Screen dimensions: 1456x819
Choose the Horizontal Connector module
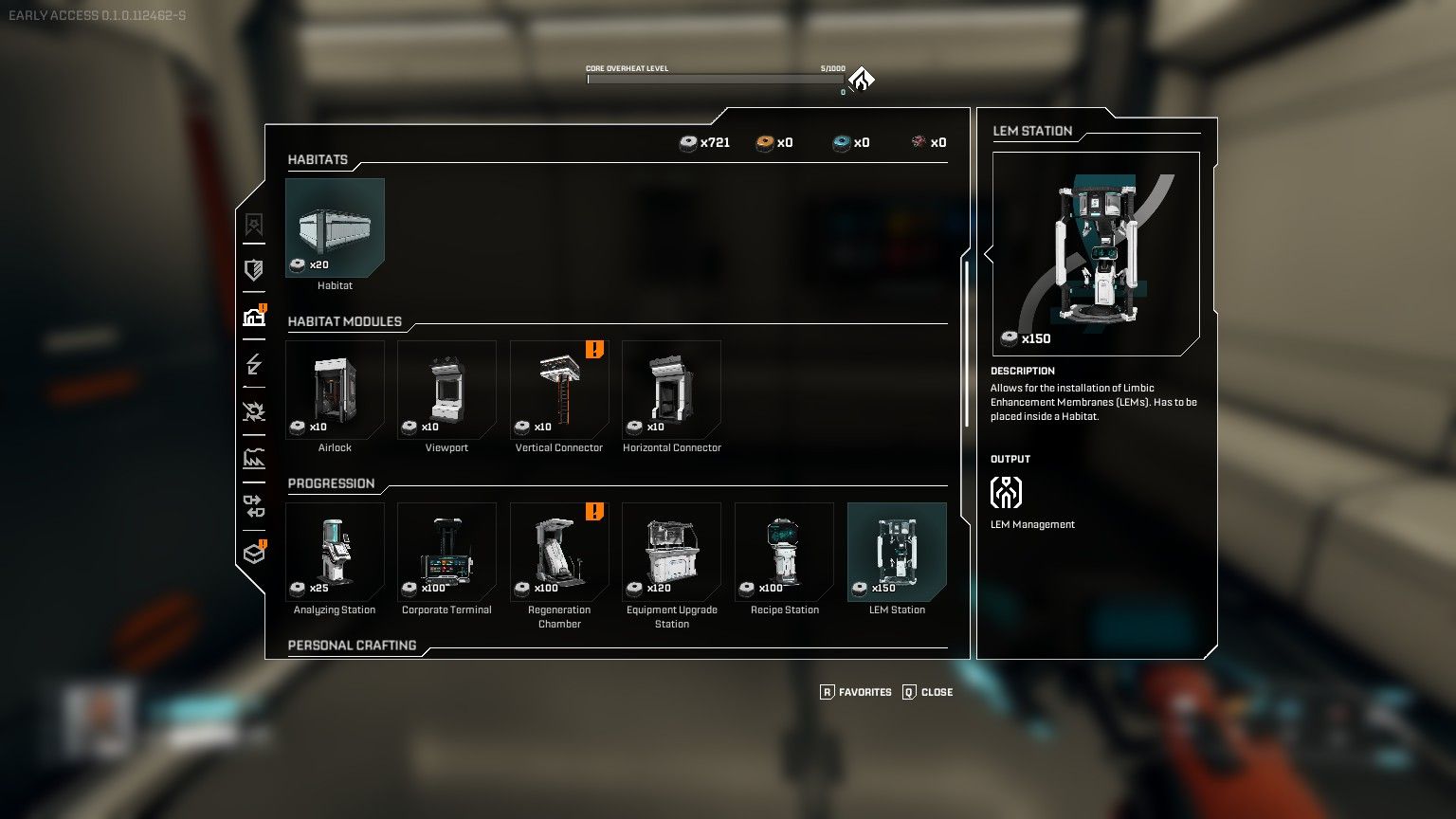671,390
